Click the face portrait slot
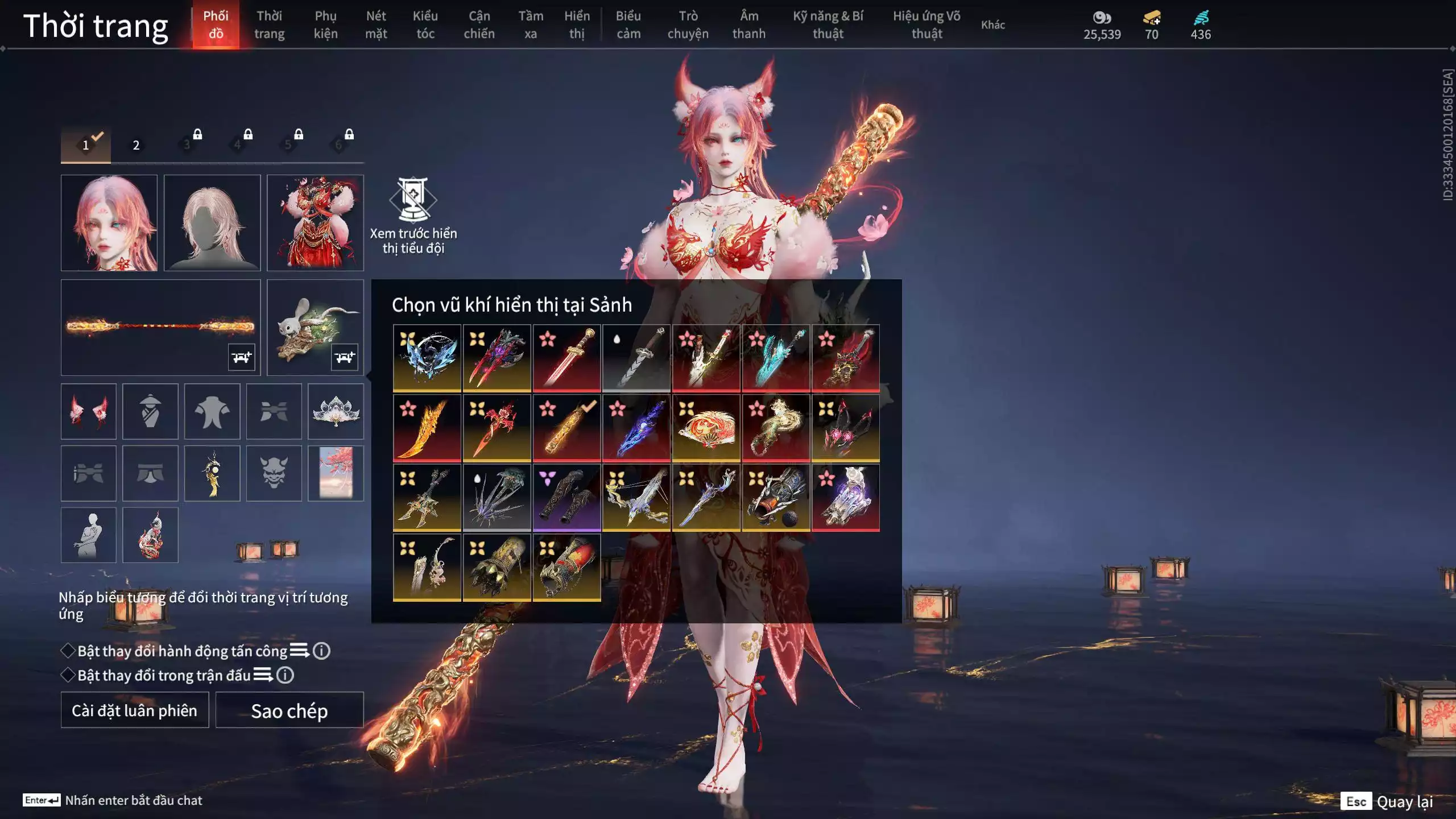1456x819 pixels. point(109,222)
